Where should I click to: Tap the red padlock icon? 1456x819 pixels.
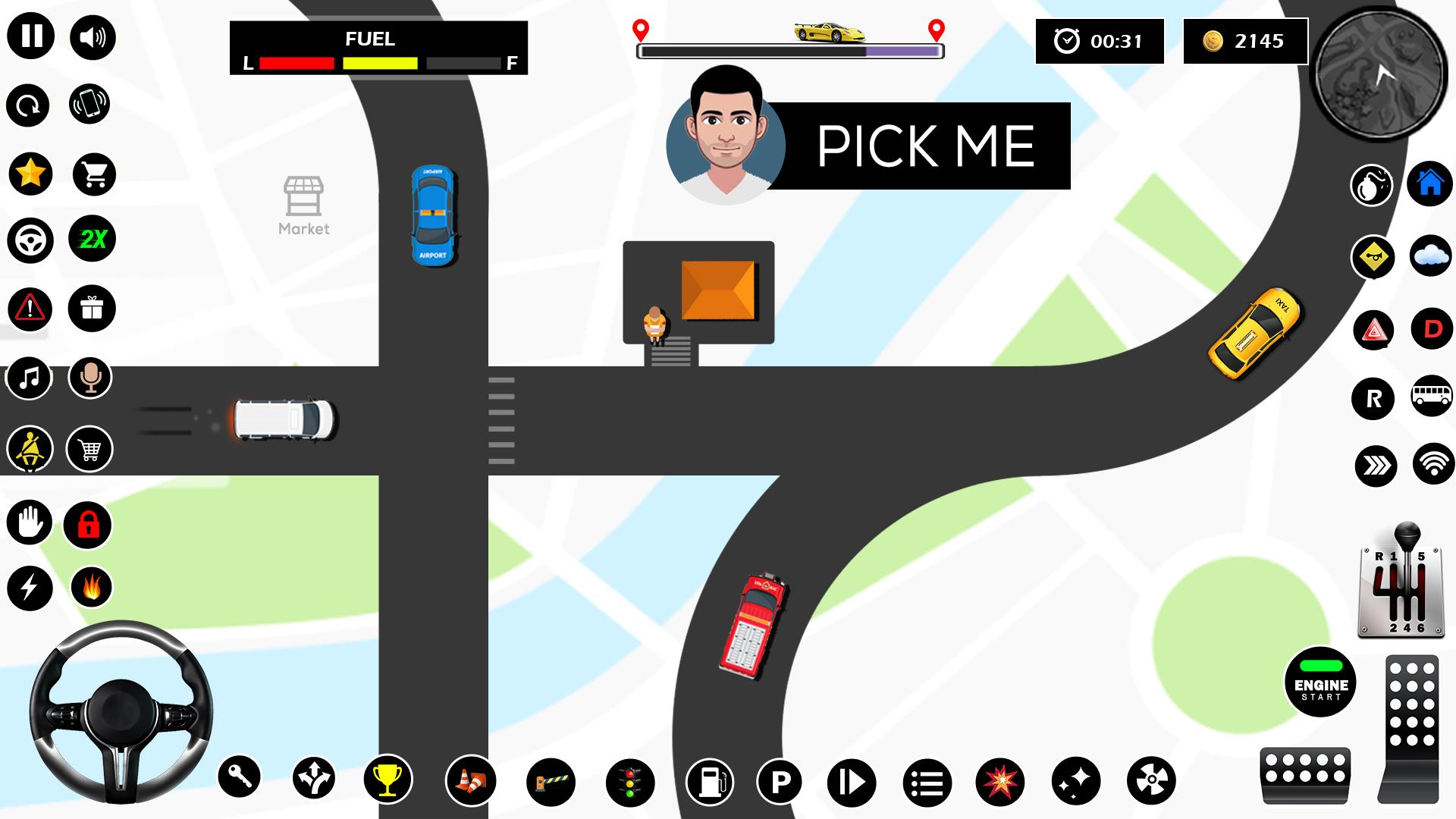(88, 524)
